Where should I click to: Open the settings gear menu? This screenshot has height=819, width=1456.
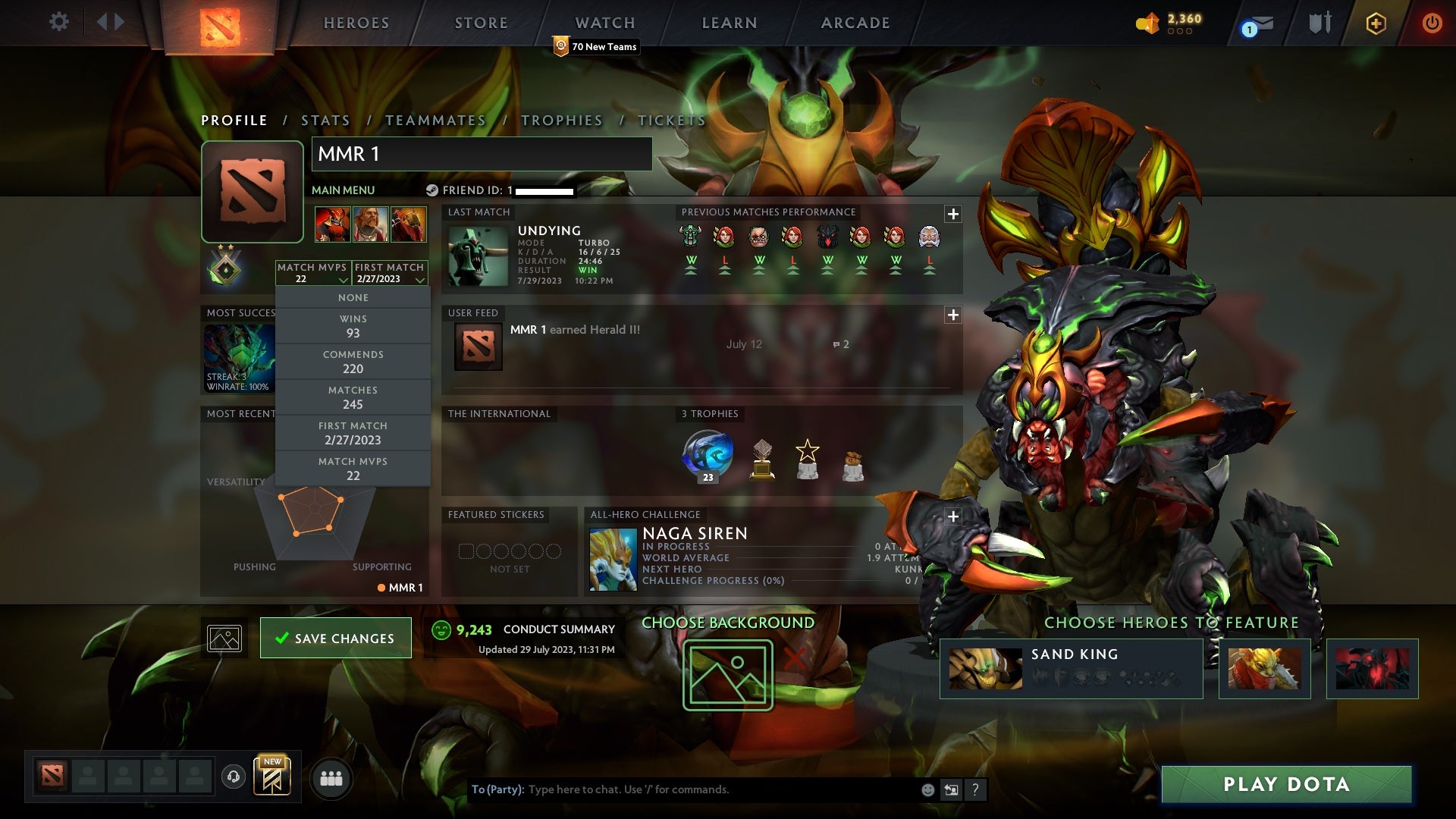(x=59, y=21)
